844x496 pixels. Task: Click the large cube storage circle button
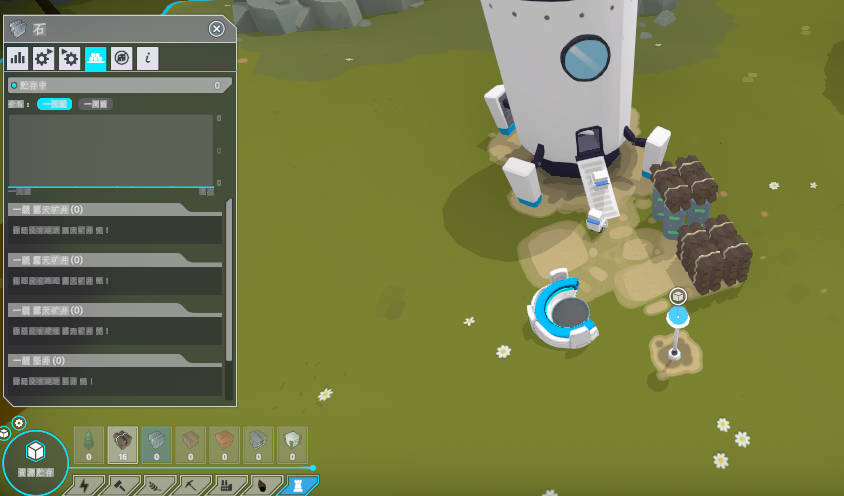click(36, 455)
